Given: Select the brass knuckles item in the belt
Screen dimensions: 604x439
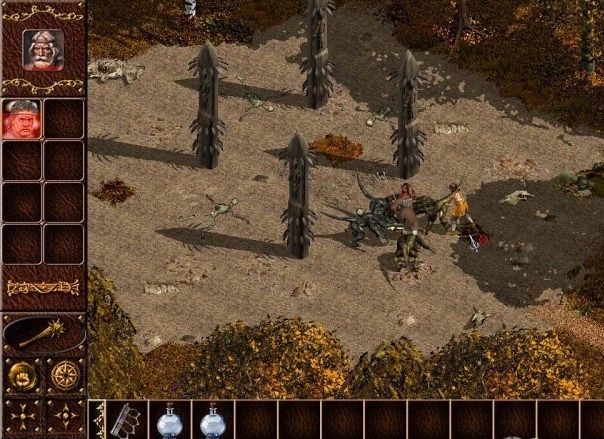Looking at the screenshot, I should click(x=126, y=421).
